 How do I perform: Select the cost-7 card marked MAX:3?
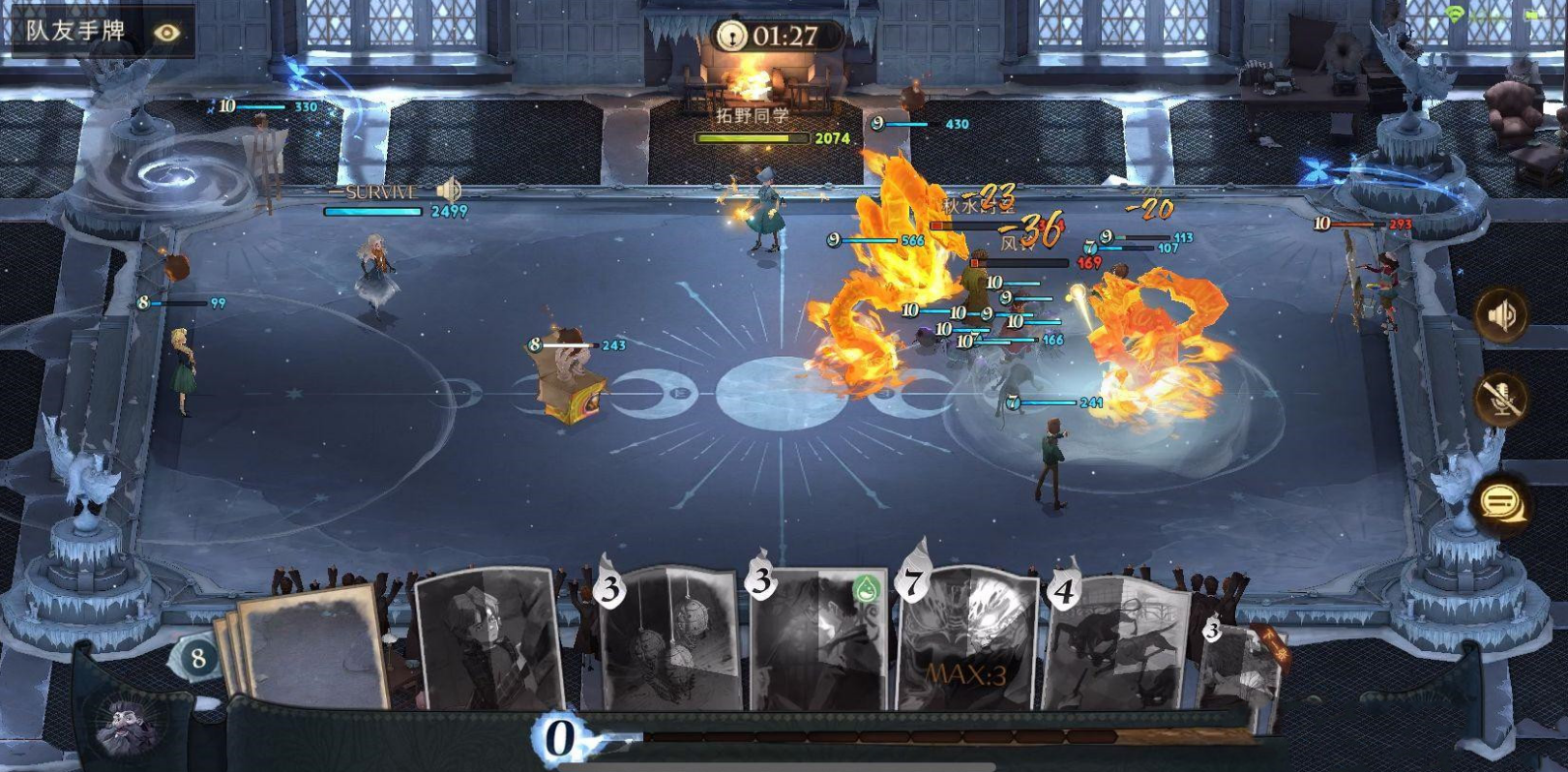click(x=967, y=640)
